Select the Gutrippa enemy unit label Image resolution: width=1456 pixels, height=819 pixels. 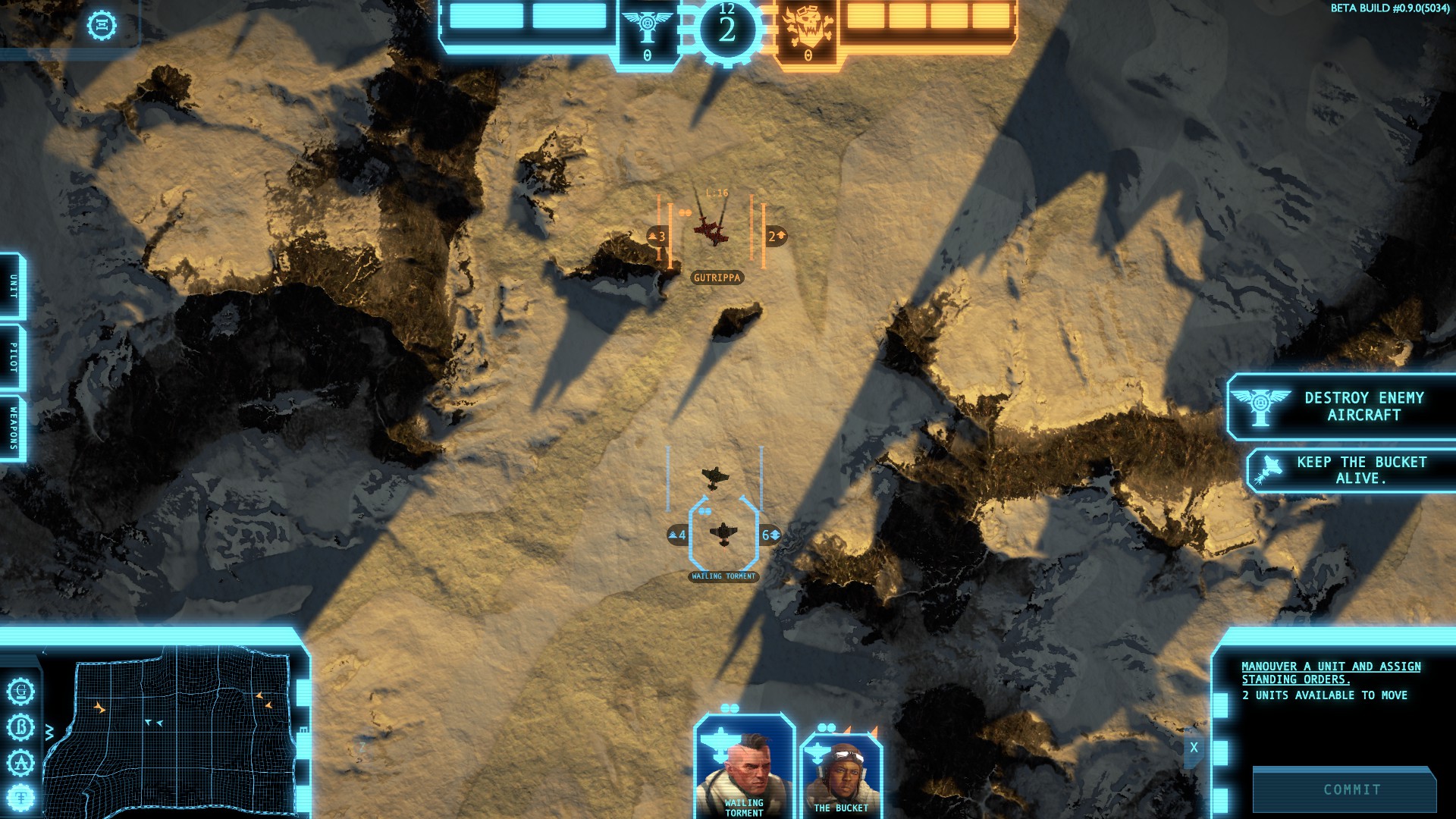tap(717, 278)
